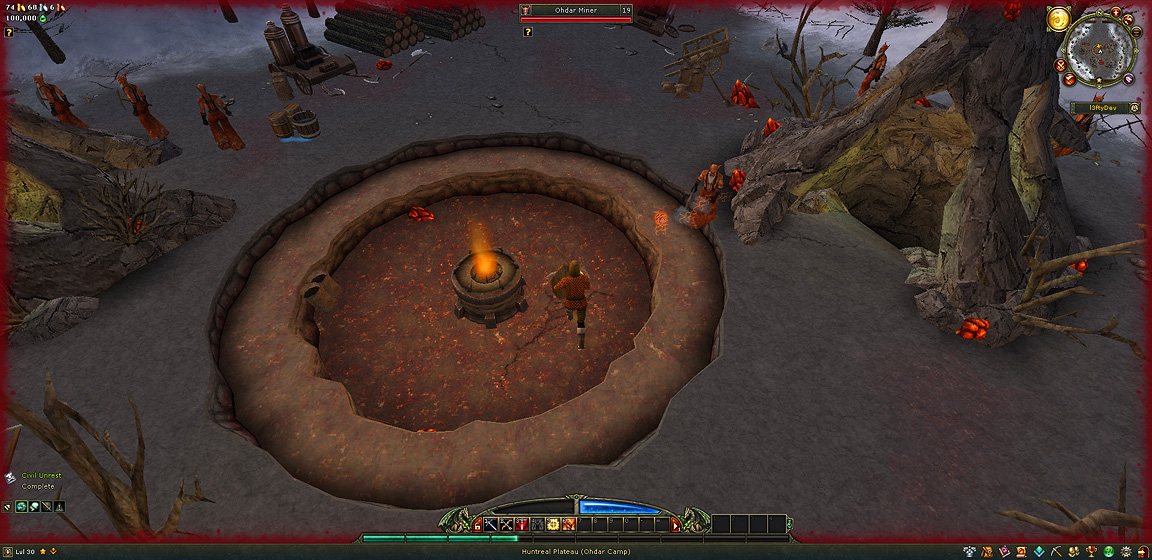
Task: Click the crossed swords button by minimap
Action: point(1060,65)
